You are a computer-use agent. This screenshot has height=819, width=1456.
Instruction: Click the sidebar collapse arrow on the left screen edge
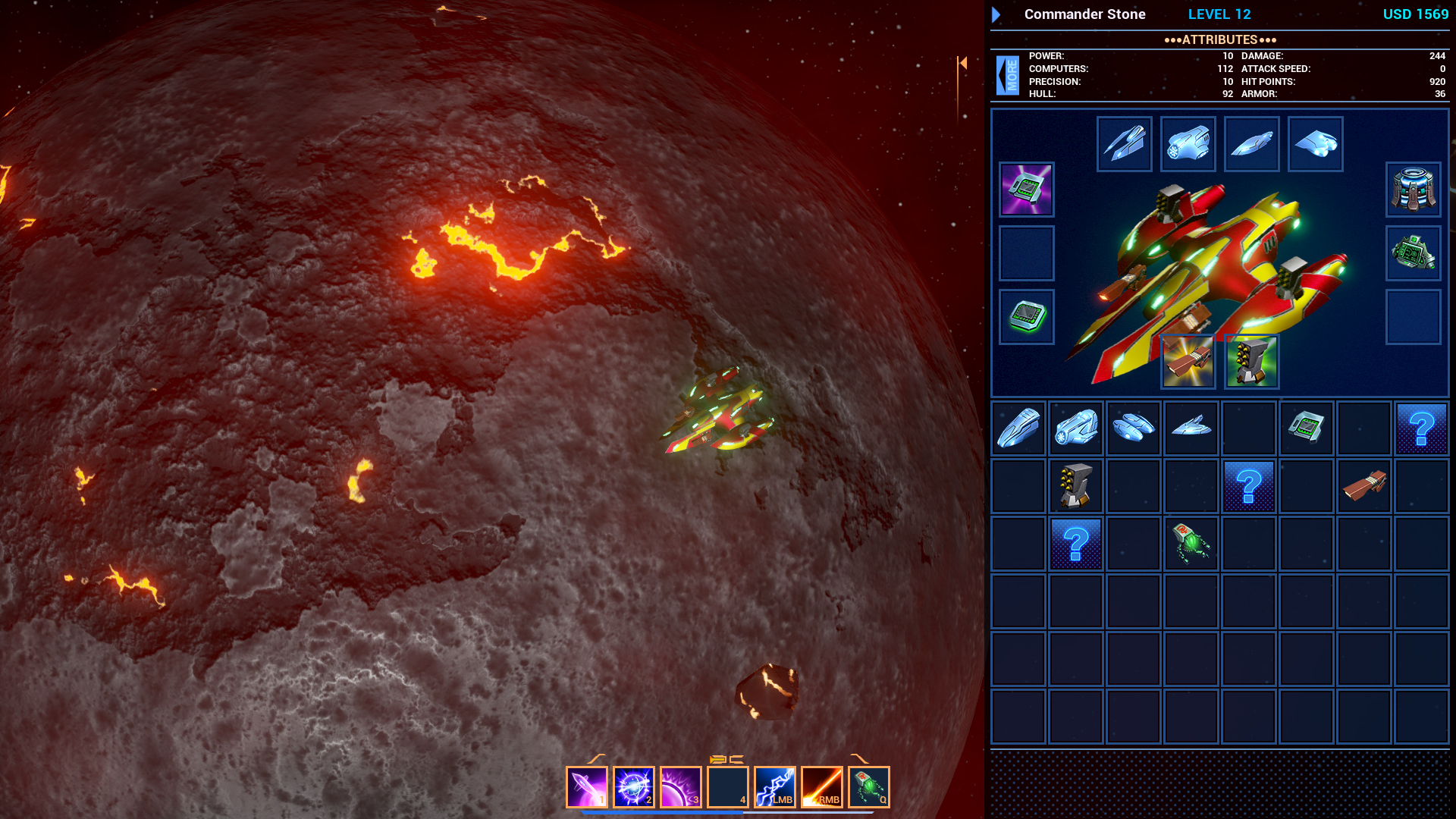(x=962, y=63)
